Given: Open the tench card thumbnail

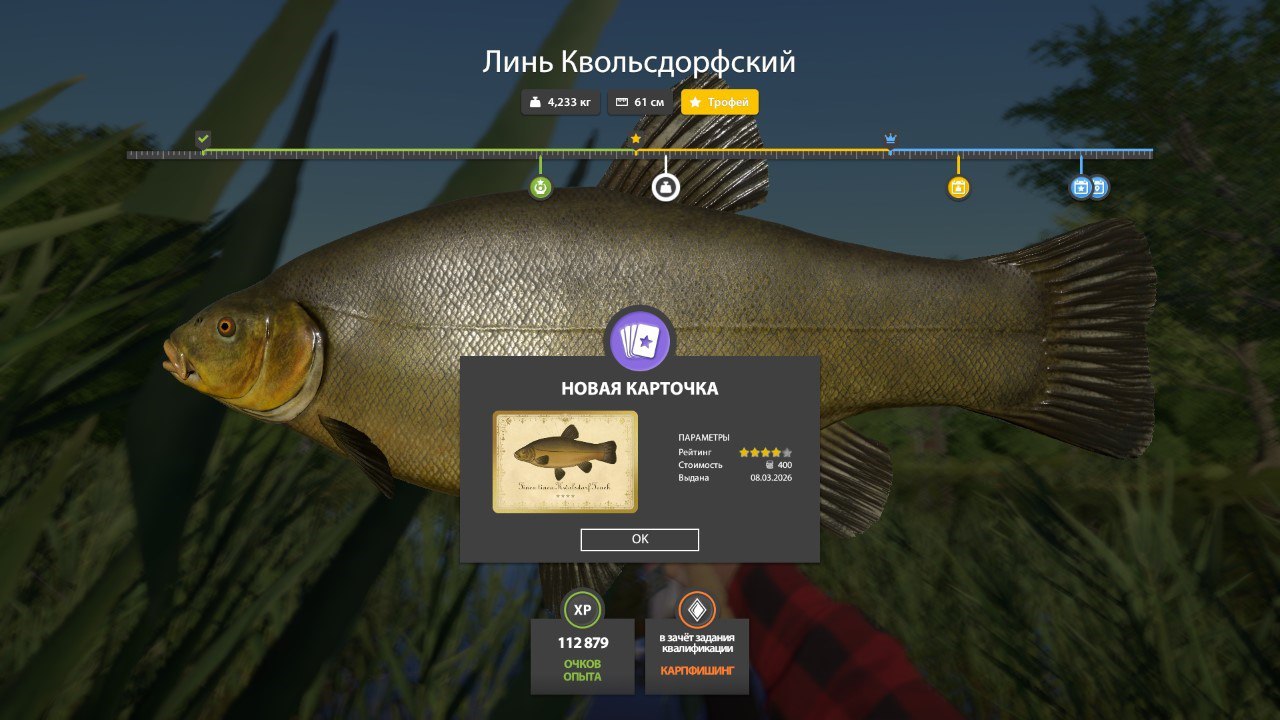Looking at the screenshot, I should coord(565,461).
